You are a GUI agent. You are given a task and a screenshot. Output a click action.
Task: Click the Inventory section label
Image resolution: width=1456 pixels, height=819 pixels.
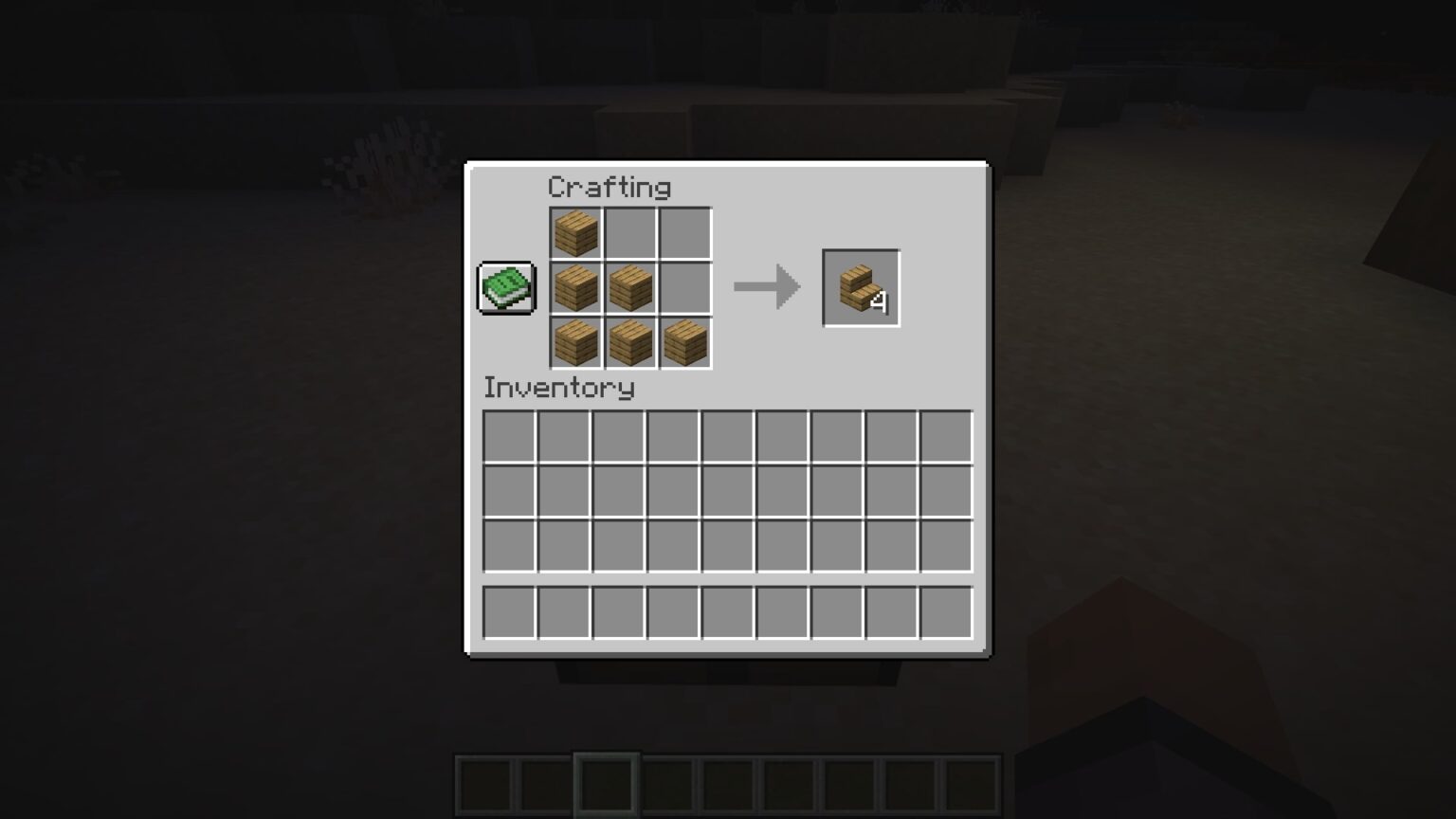point(559,388)
